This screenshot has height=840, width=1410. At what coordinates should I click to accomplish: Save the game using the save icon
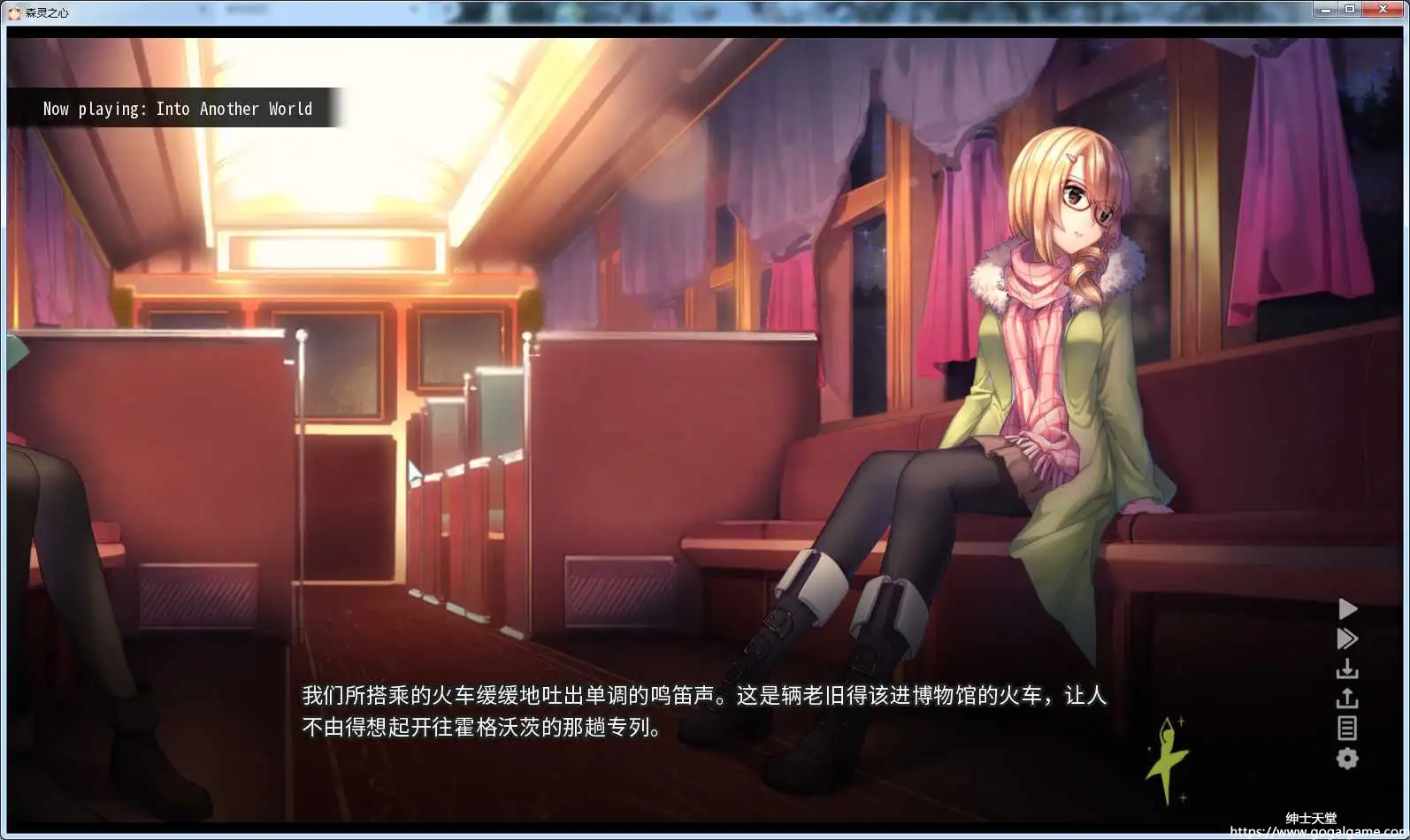tap(1347, 668)
